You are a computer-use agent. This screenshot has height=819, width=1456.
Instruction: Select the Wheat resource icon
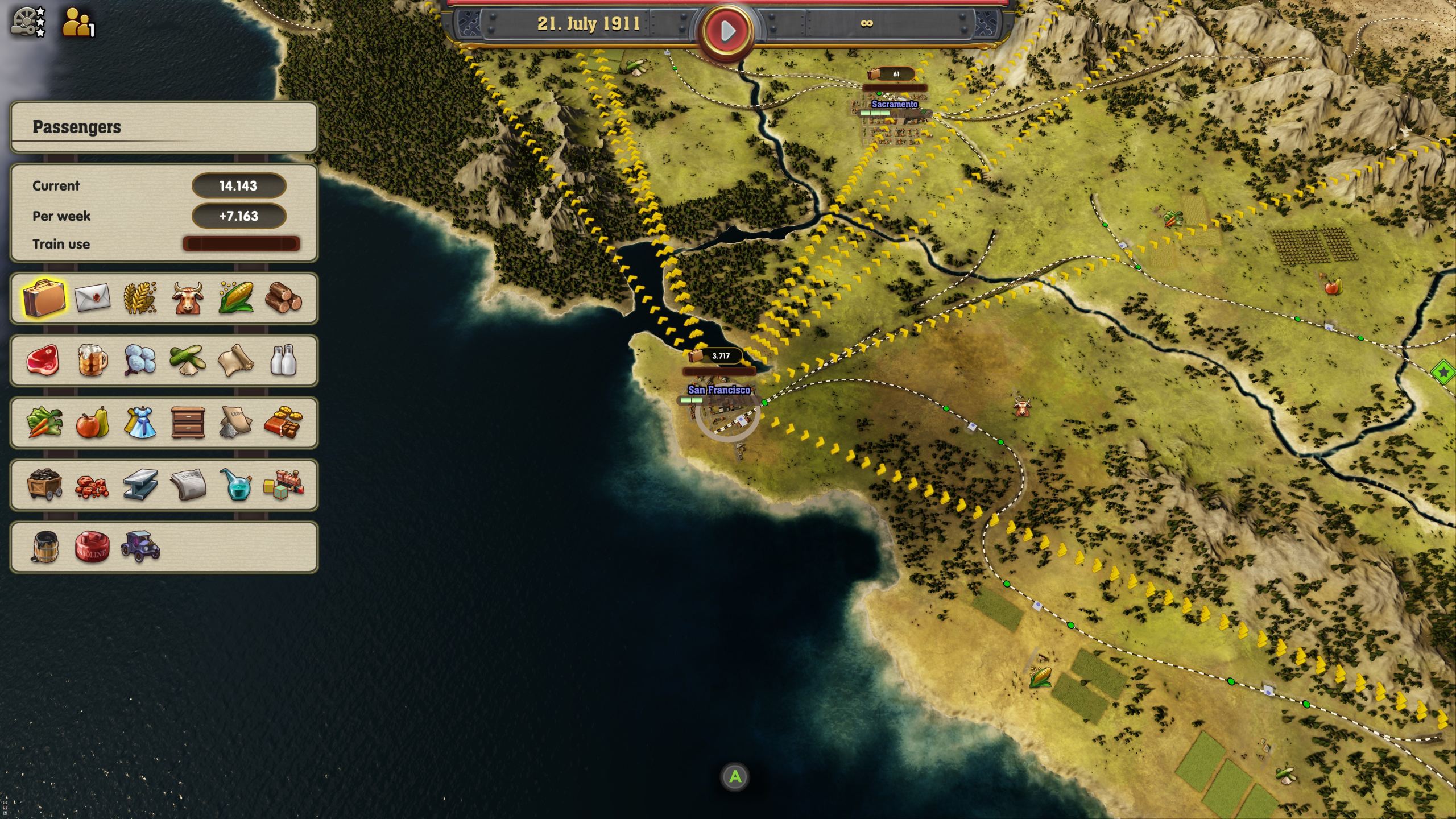(140, 299)
